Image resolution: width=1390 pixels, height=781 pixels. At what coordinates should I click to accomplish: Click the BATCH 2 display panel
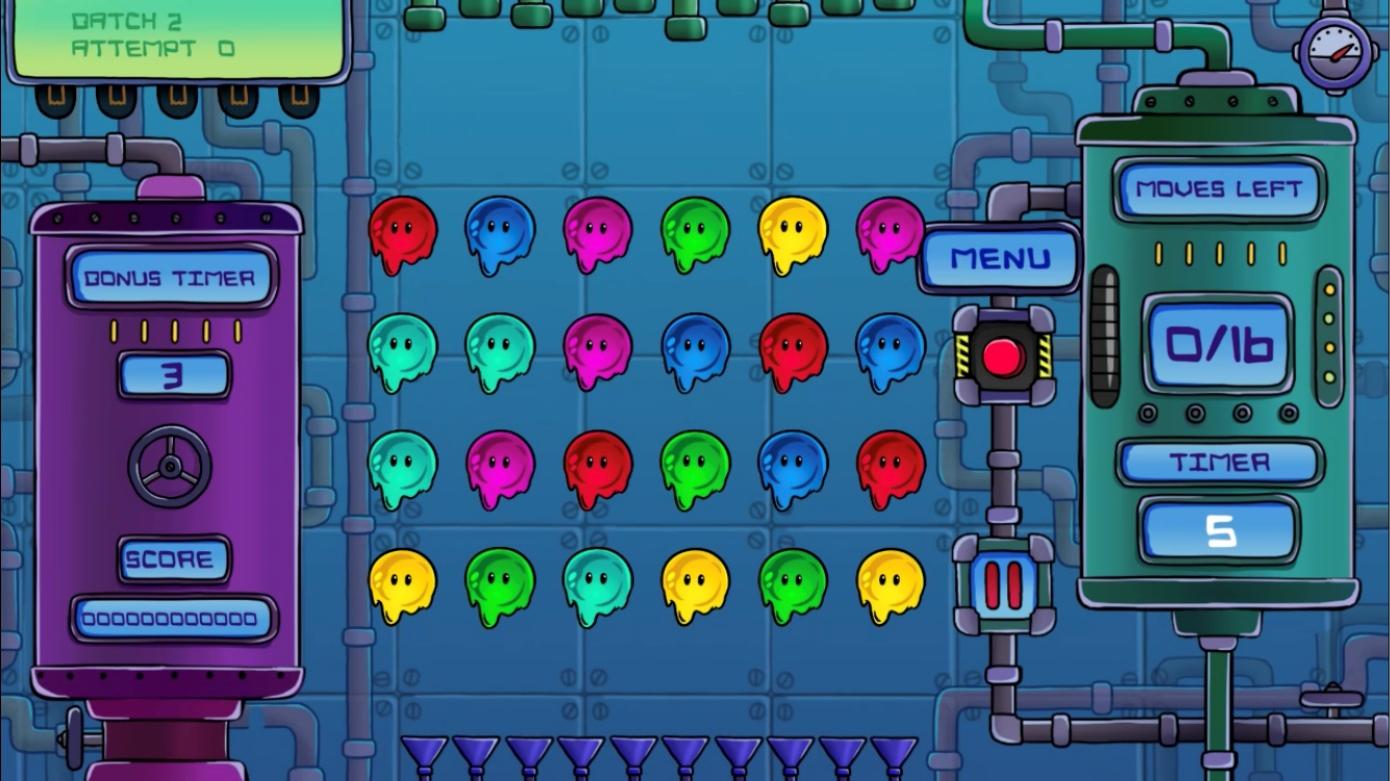pos(170,35)
